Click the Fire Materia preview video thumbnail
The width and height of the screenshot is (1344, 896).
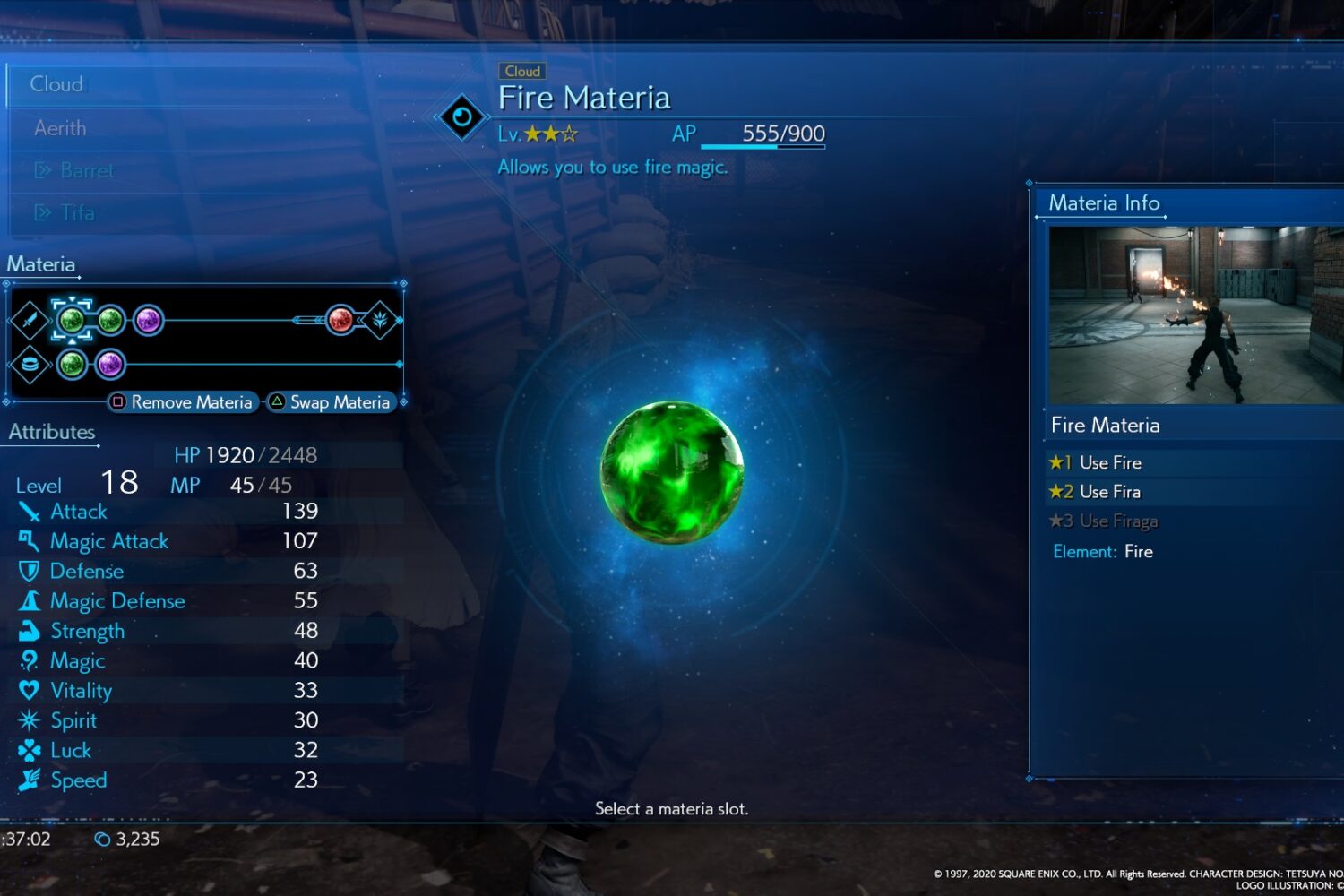(x=1195, y=315)
